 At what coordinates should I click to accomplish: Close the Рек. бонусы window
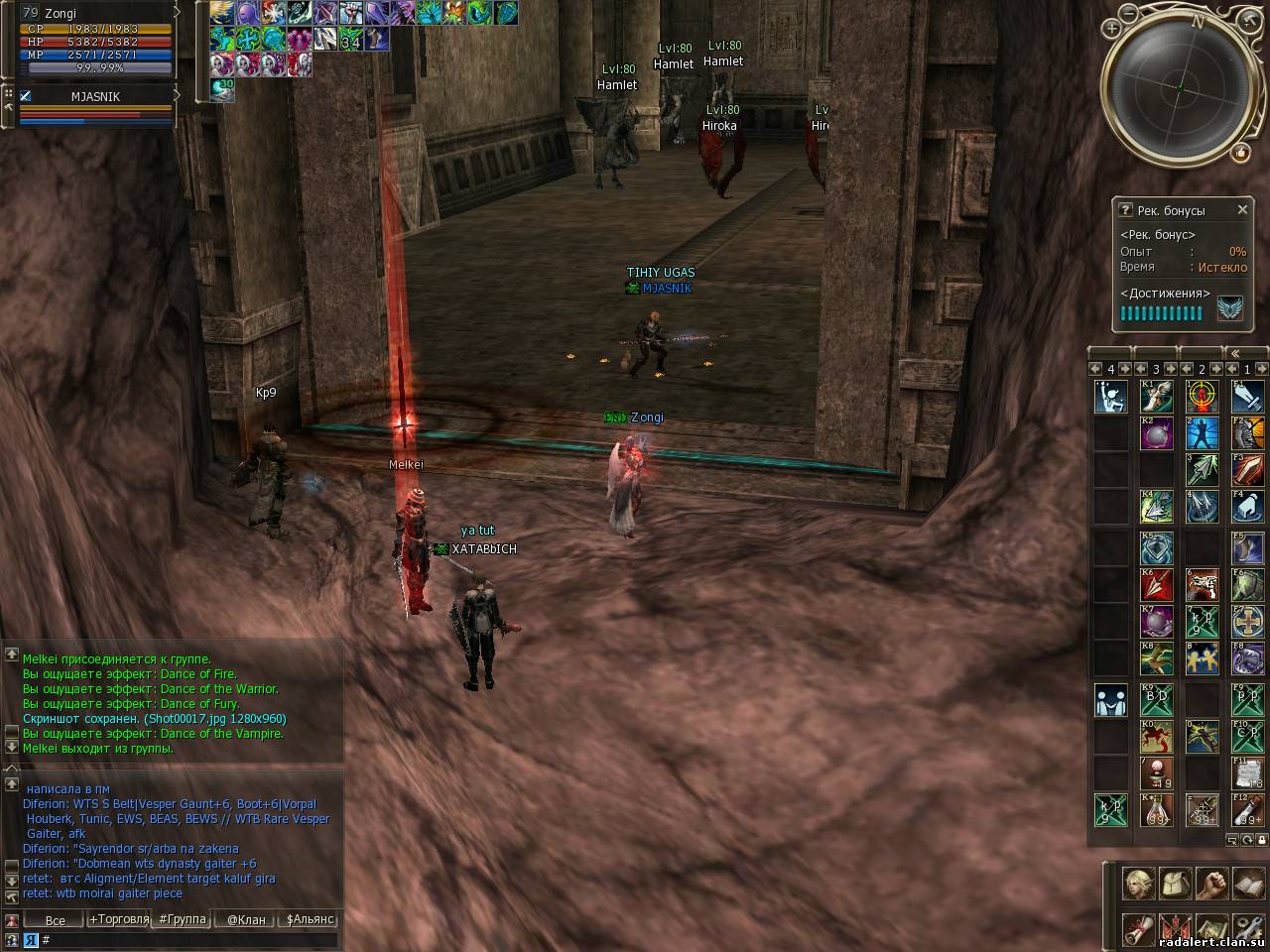[1242, 210]
